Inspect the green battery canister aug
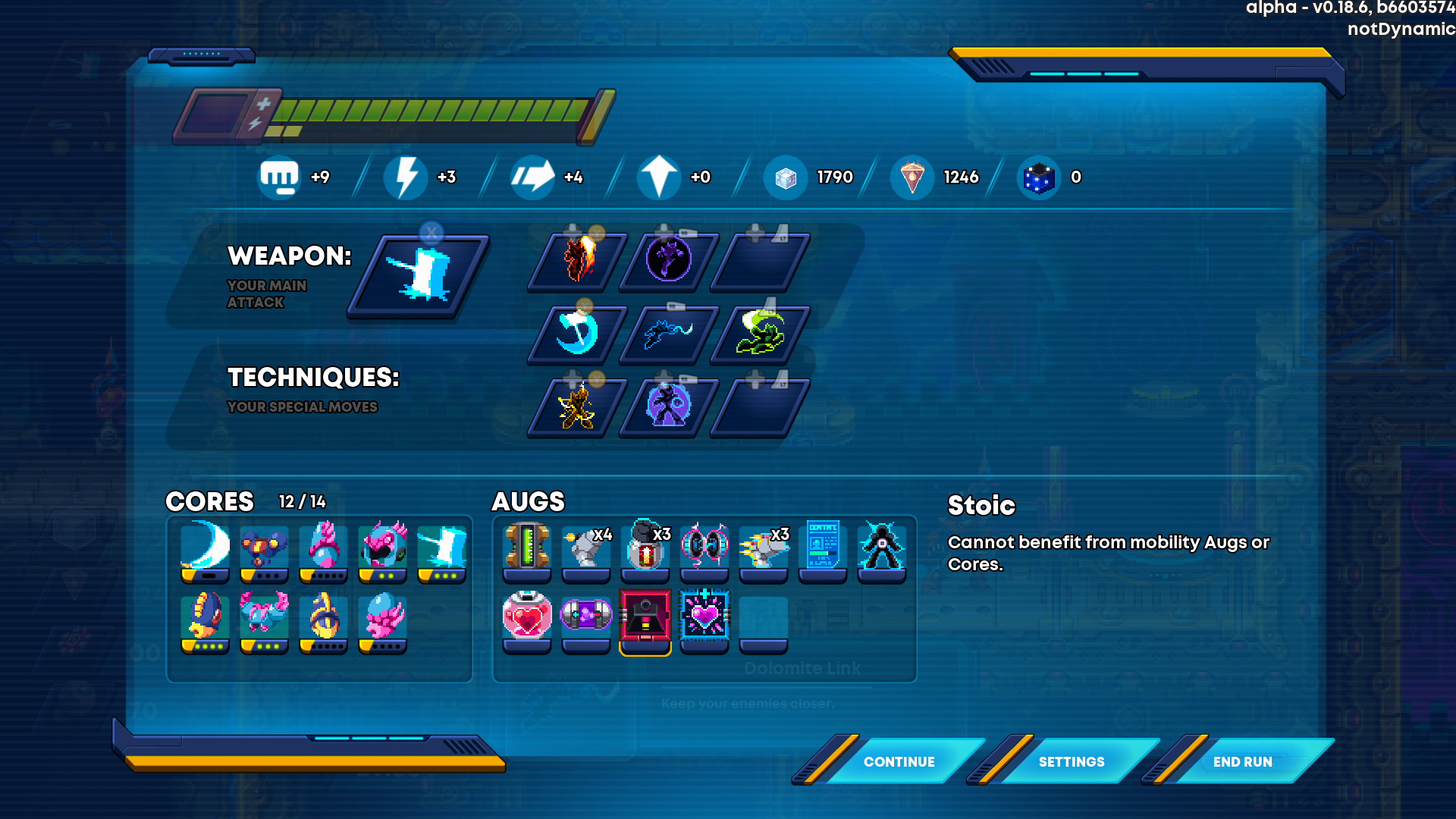Image resolution: width=1456 pixels, height=819 pixels. [x=527, y=548]
